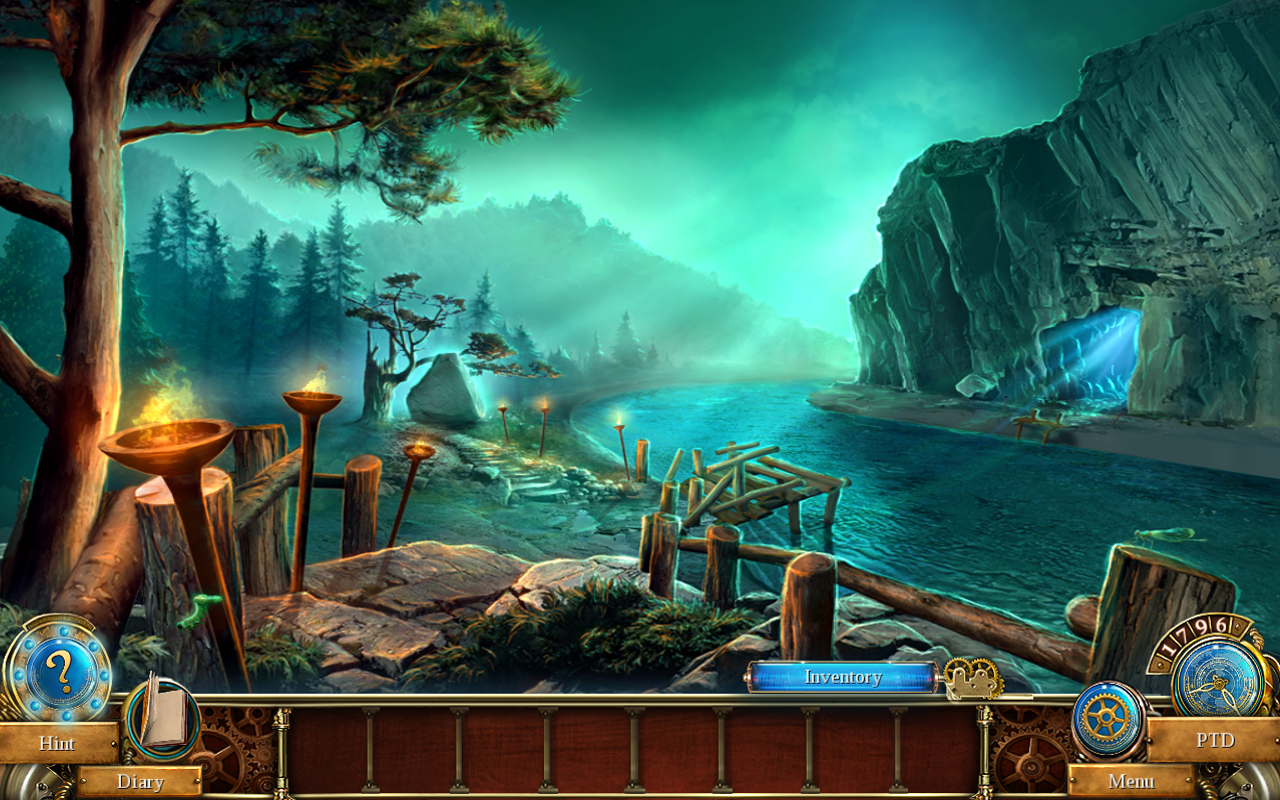Image resolution: width=1280 pixels, height=800 pixels.
Task: Expand the Inventory bar
Action: click(x=841, y=677)
